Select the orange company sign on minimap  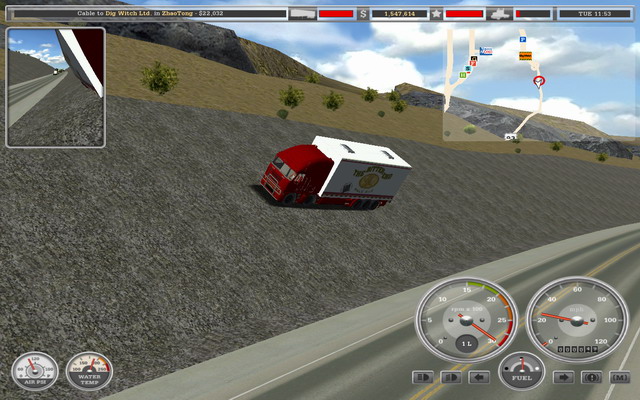coord(525,56)
